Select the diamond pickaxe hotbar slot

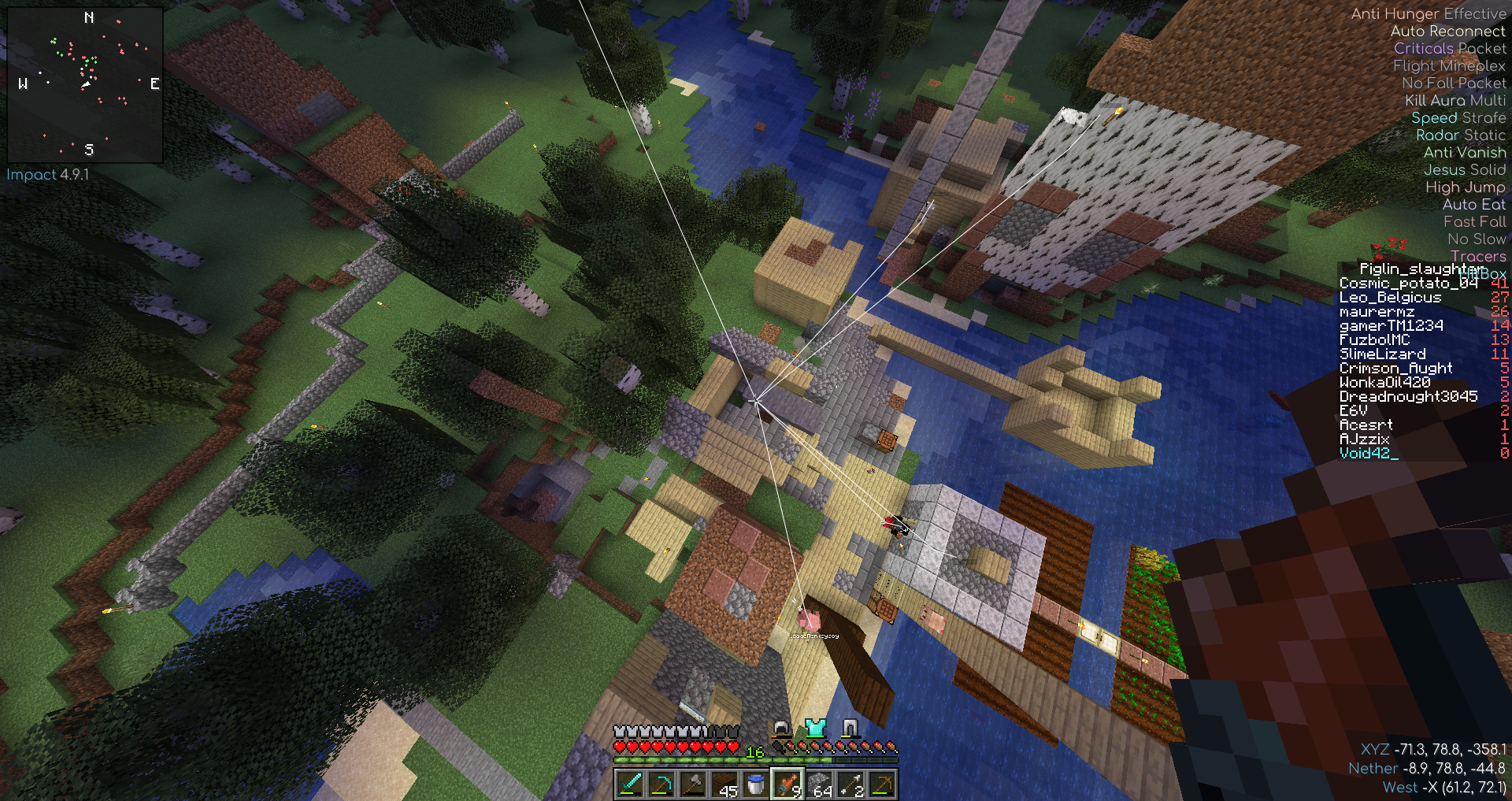point(661,785)
